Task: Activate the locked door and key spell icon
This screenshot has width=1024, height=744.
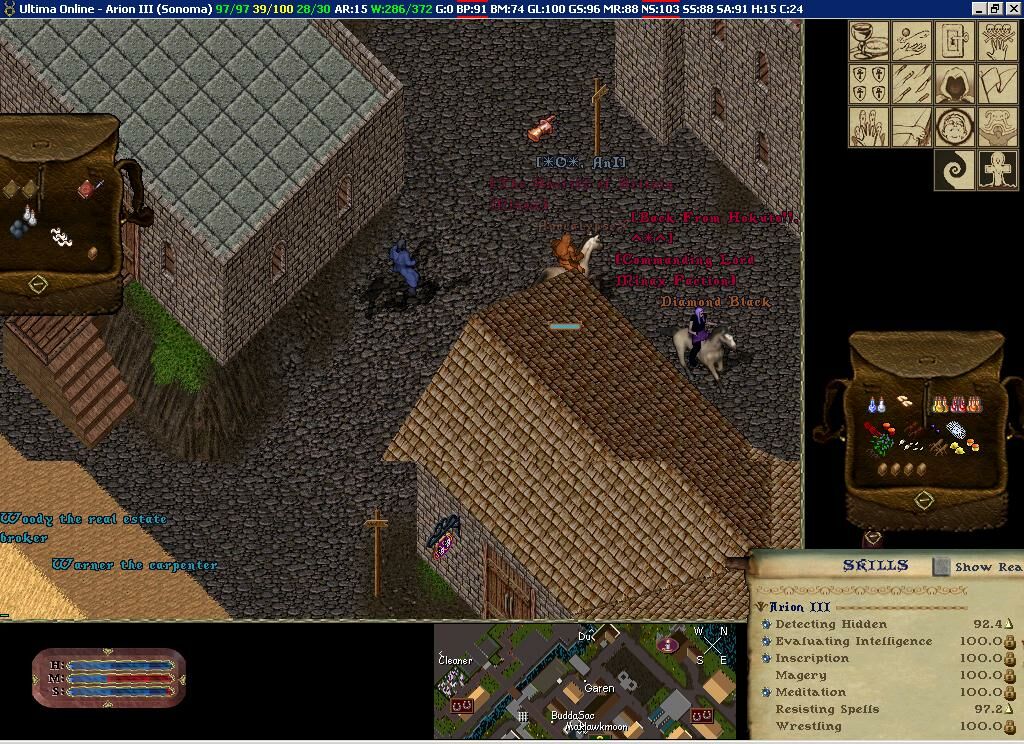Action: click(955, 41)
